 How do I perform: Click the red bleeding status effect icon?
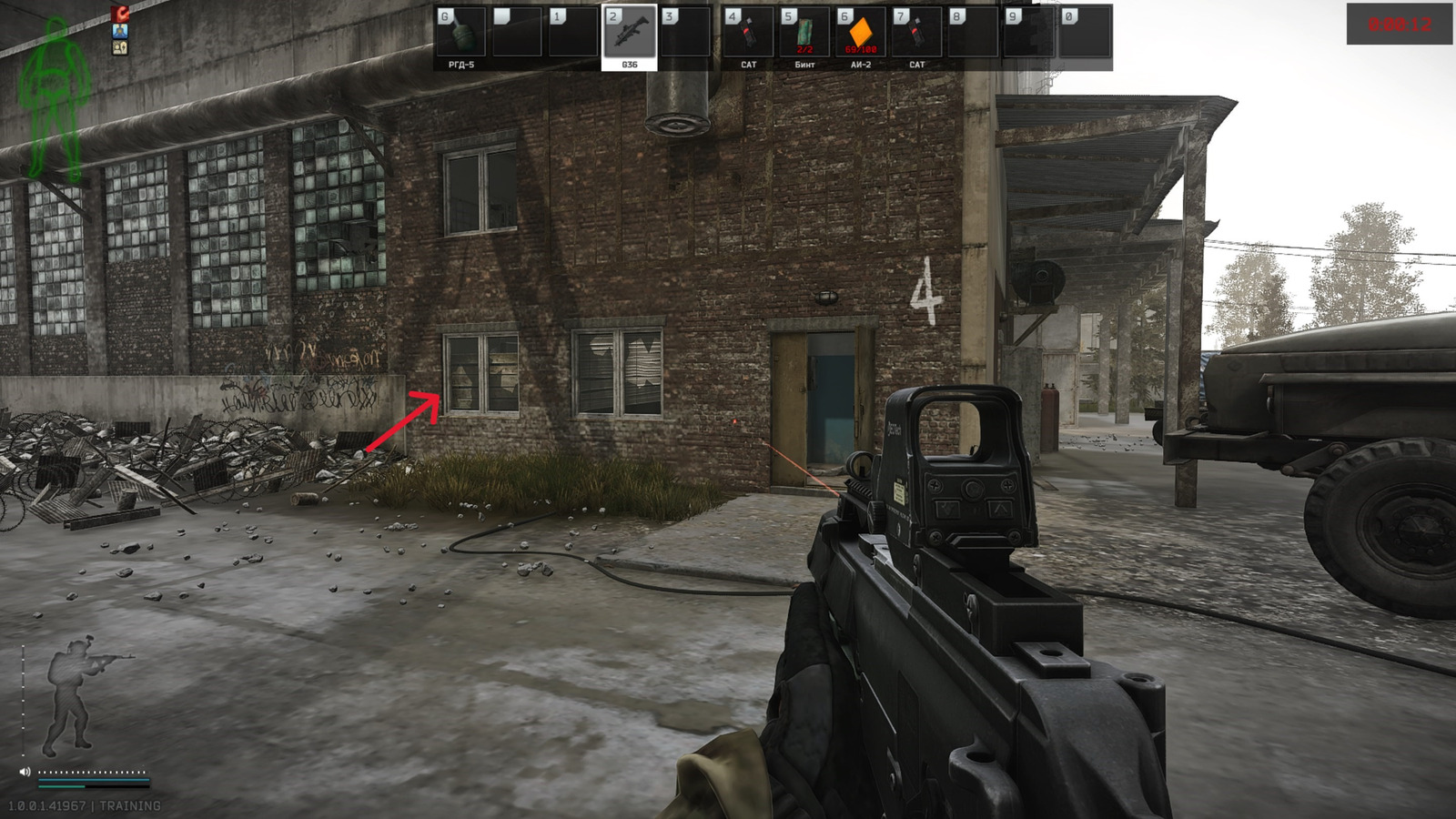tap(120, 14)
